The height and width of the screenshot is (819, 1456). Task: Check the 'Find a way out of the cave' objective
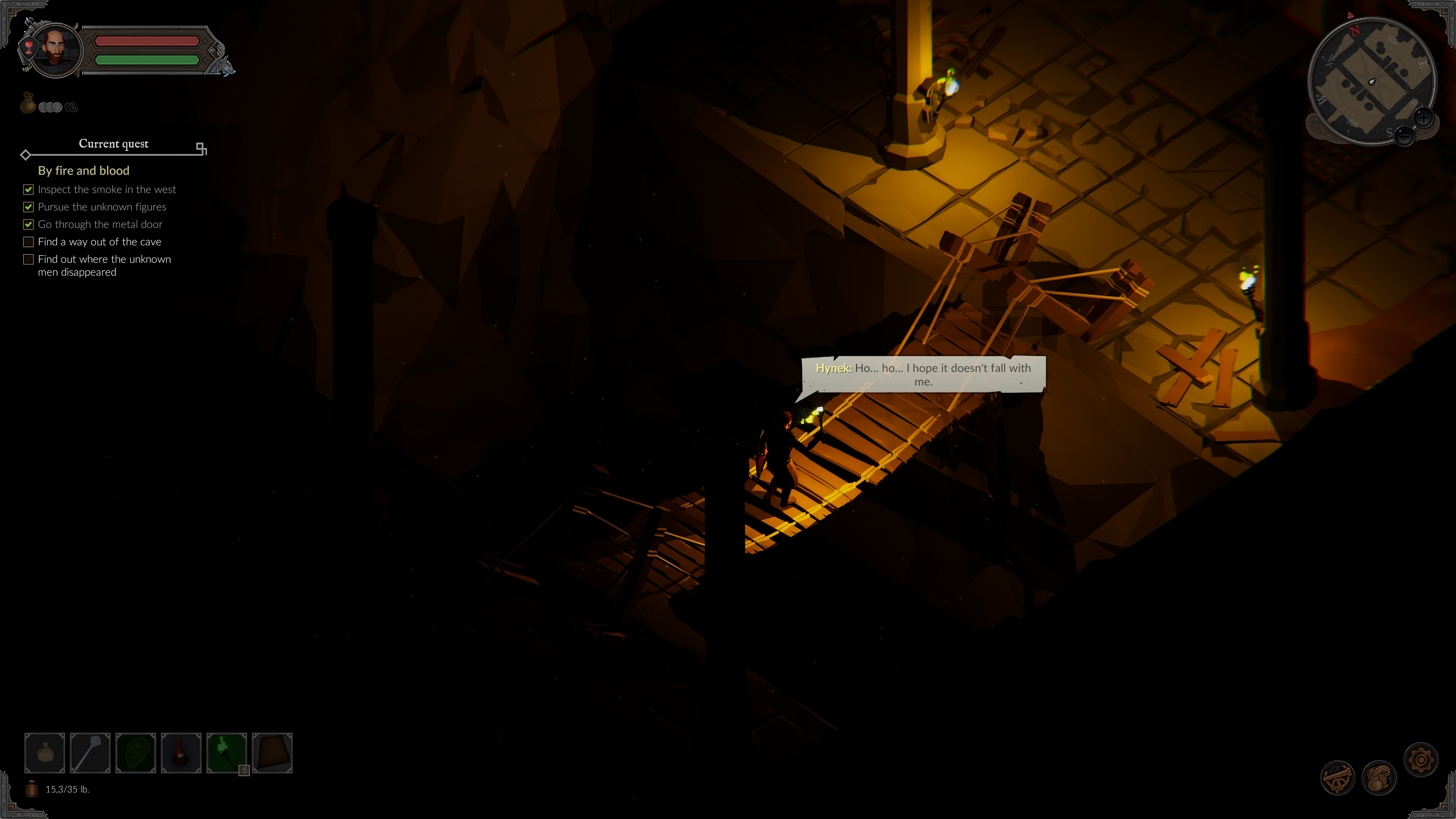click(x=28, y=242)
